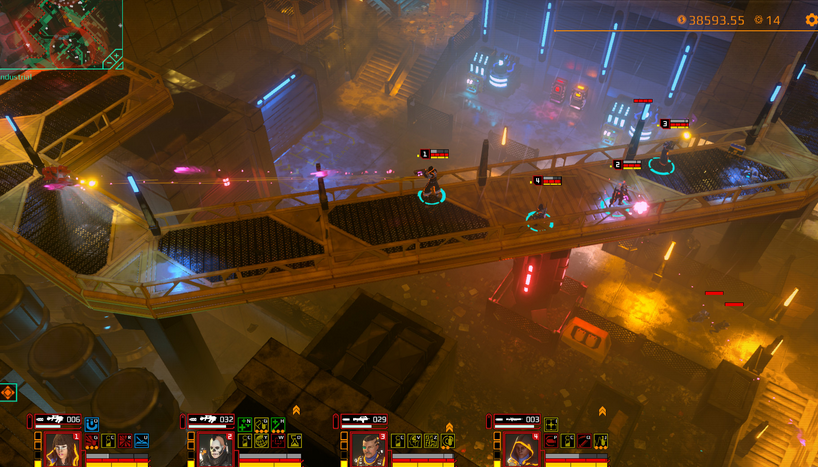Open the level-up chevron above agent 2
The width and height of the screenshot is (818, 467).
click(x=296, y=410)
